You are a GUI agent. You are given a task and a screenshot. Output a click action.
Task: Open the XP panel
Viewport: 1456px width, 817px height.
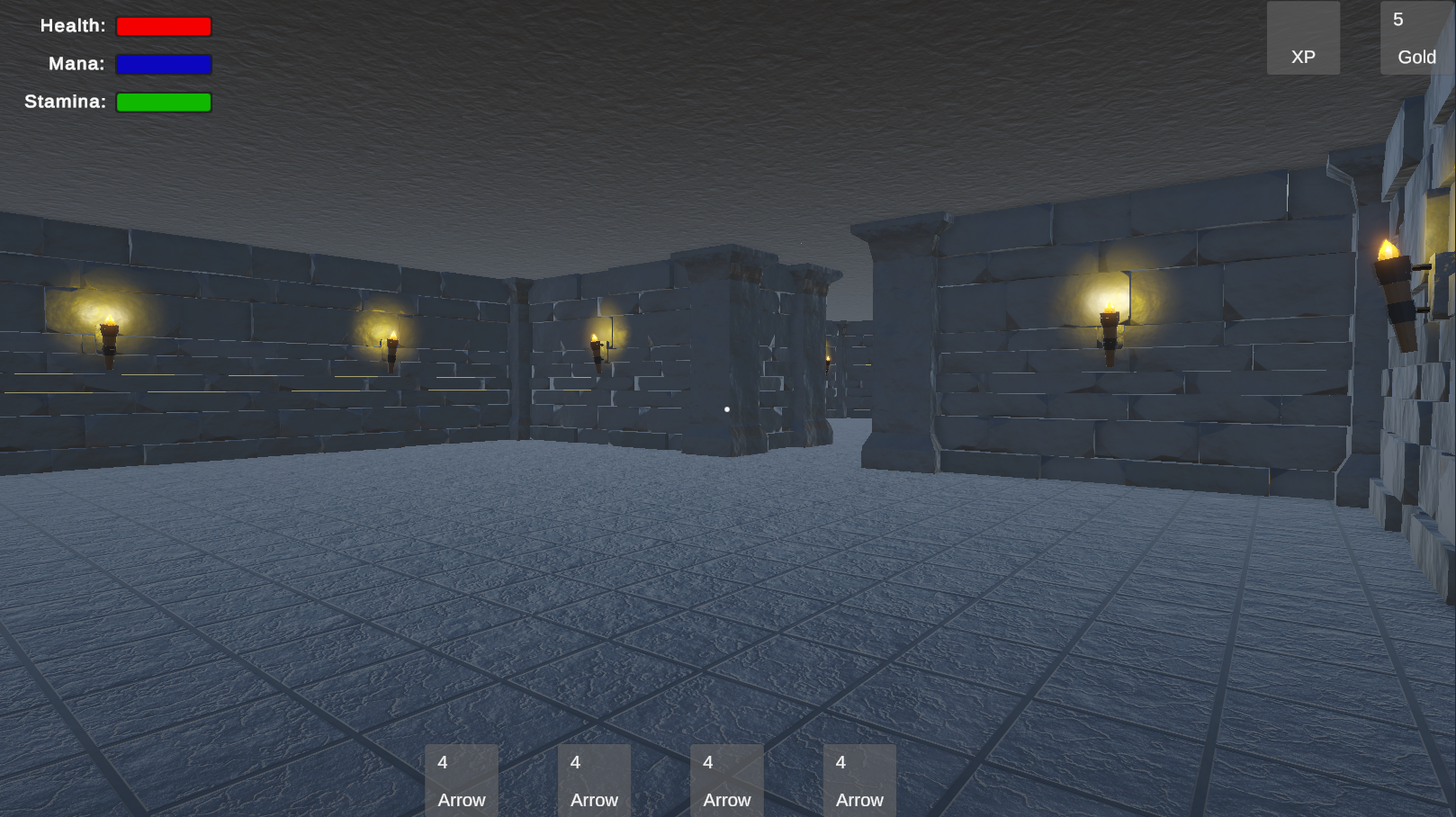pos(1303,38)
